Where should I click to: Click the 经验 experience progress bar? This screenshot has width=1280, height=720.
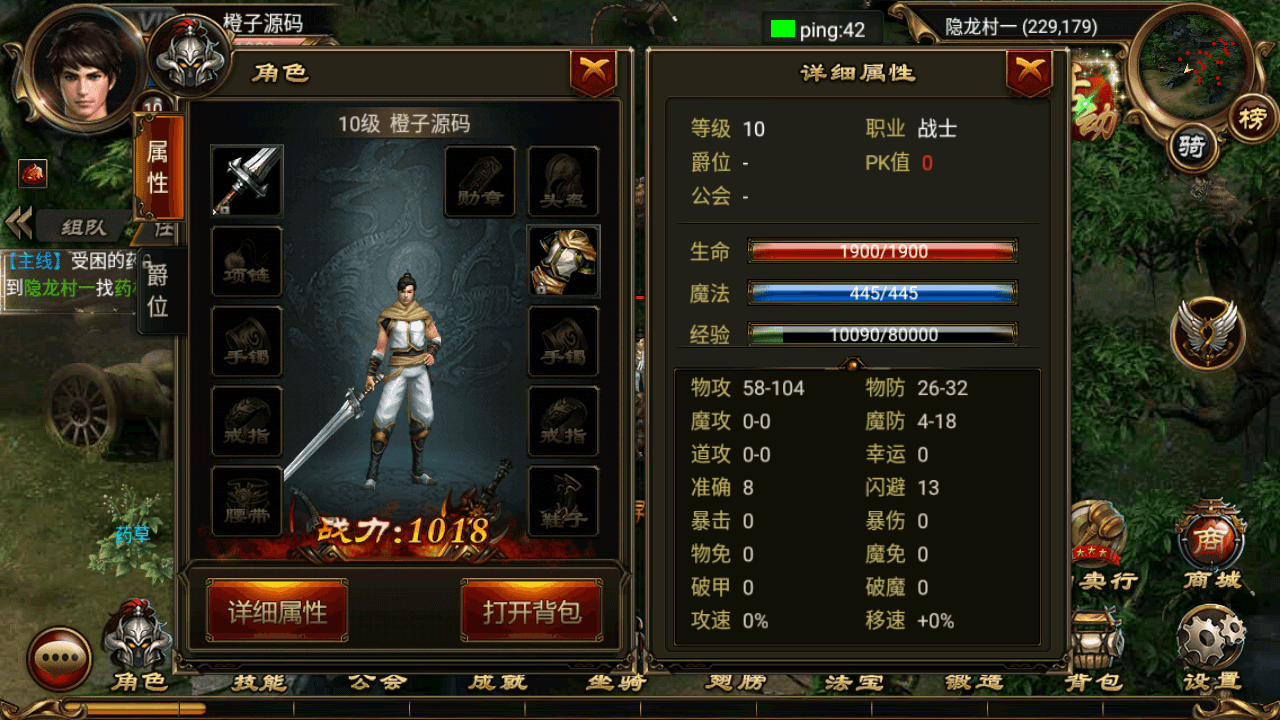[884, 334]
